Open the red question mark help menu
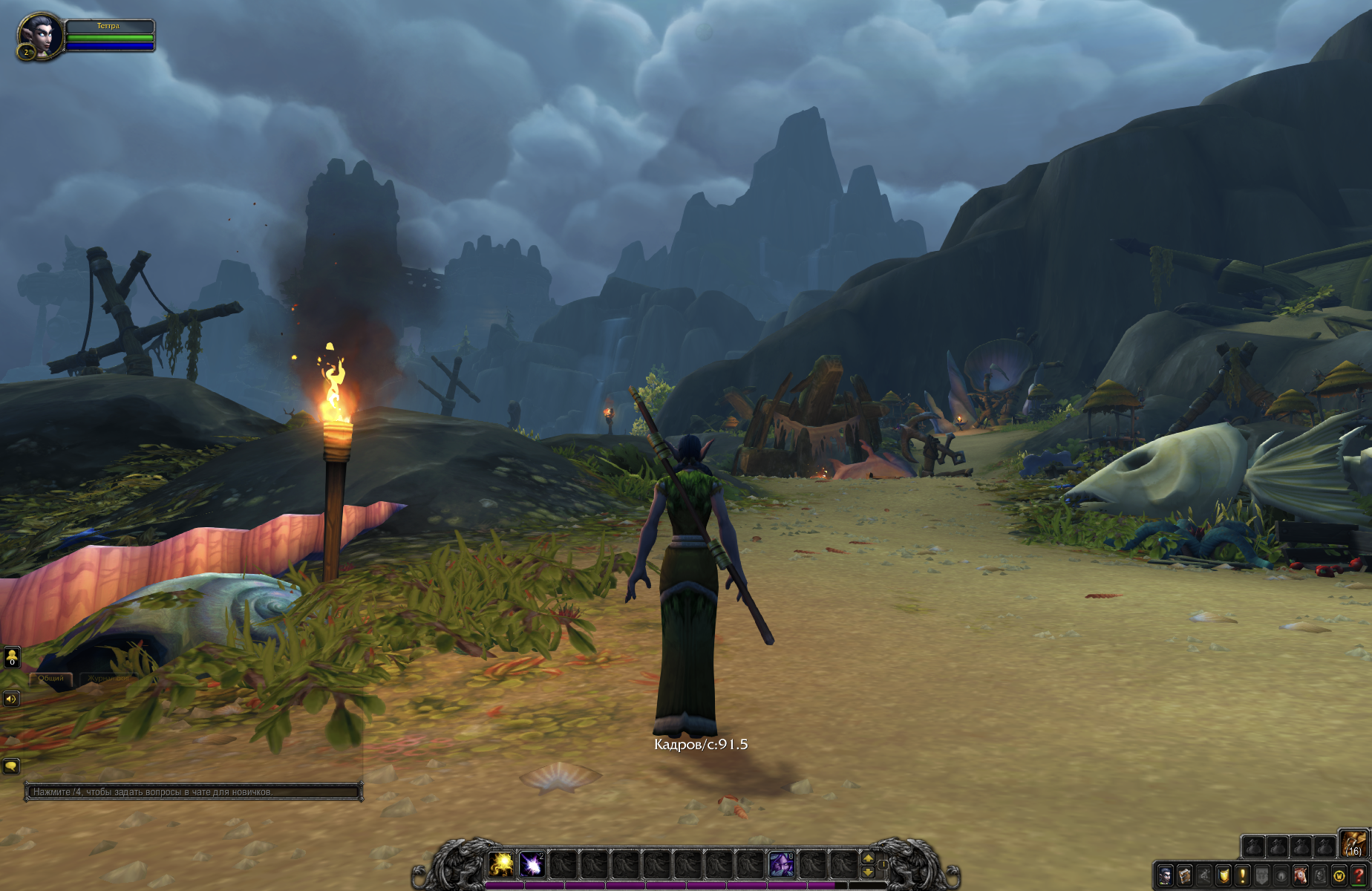This screenshot has width=1372, height=891. point(1359,875)
